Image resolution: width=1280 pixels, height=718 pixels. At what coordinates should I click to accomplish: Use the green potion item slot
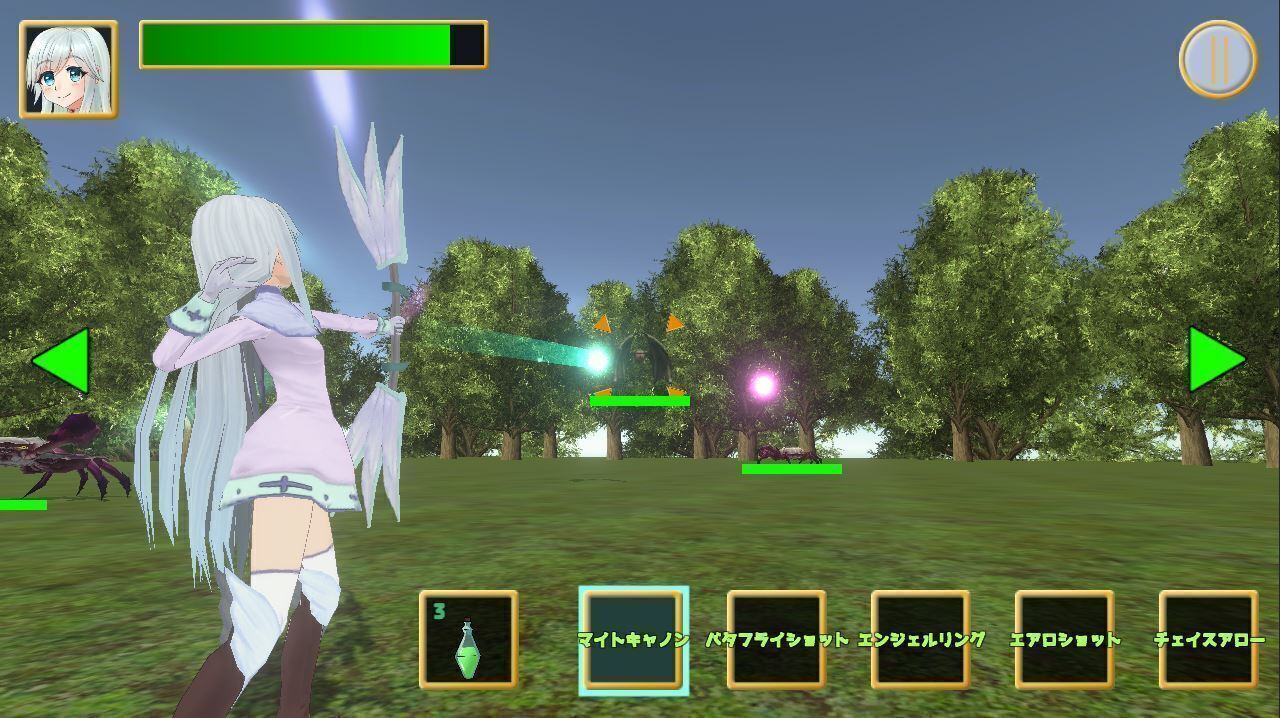(x=468, y=640)
